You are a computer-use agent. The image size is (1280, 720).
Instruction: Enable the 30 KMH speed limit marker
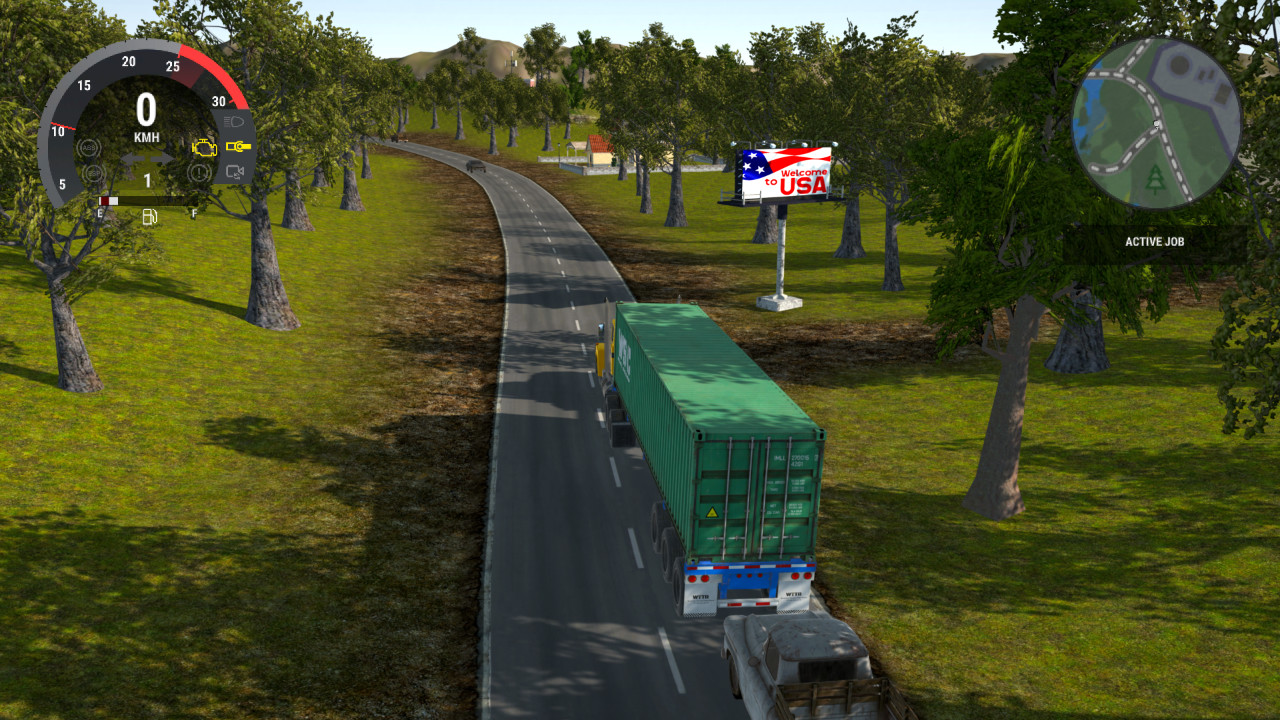(x=219, y=101)
